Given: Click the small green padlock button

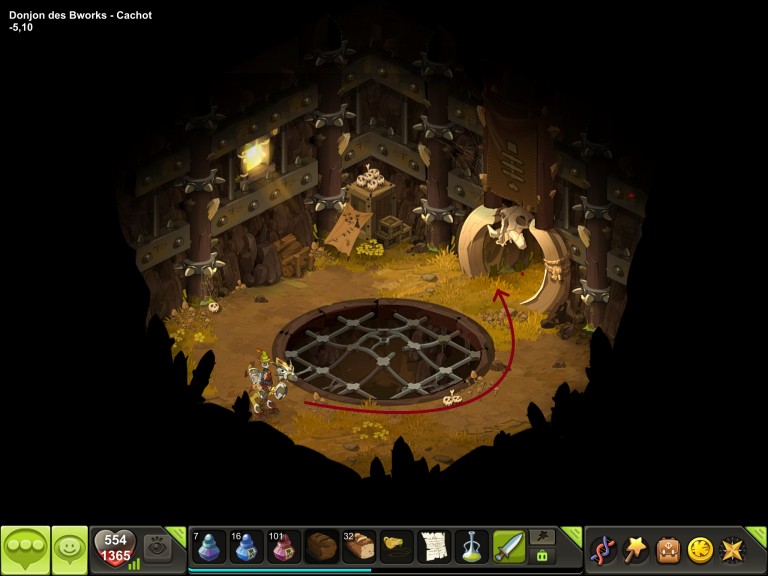Looking at the screenshot, I should pyautogui.click(x=542, y=556).
